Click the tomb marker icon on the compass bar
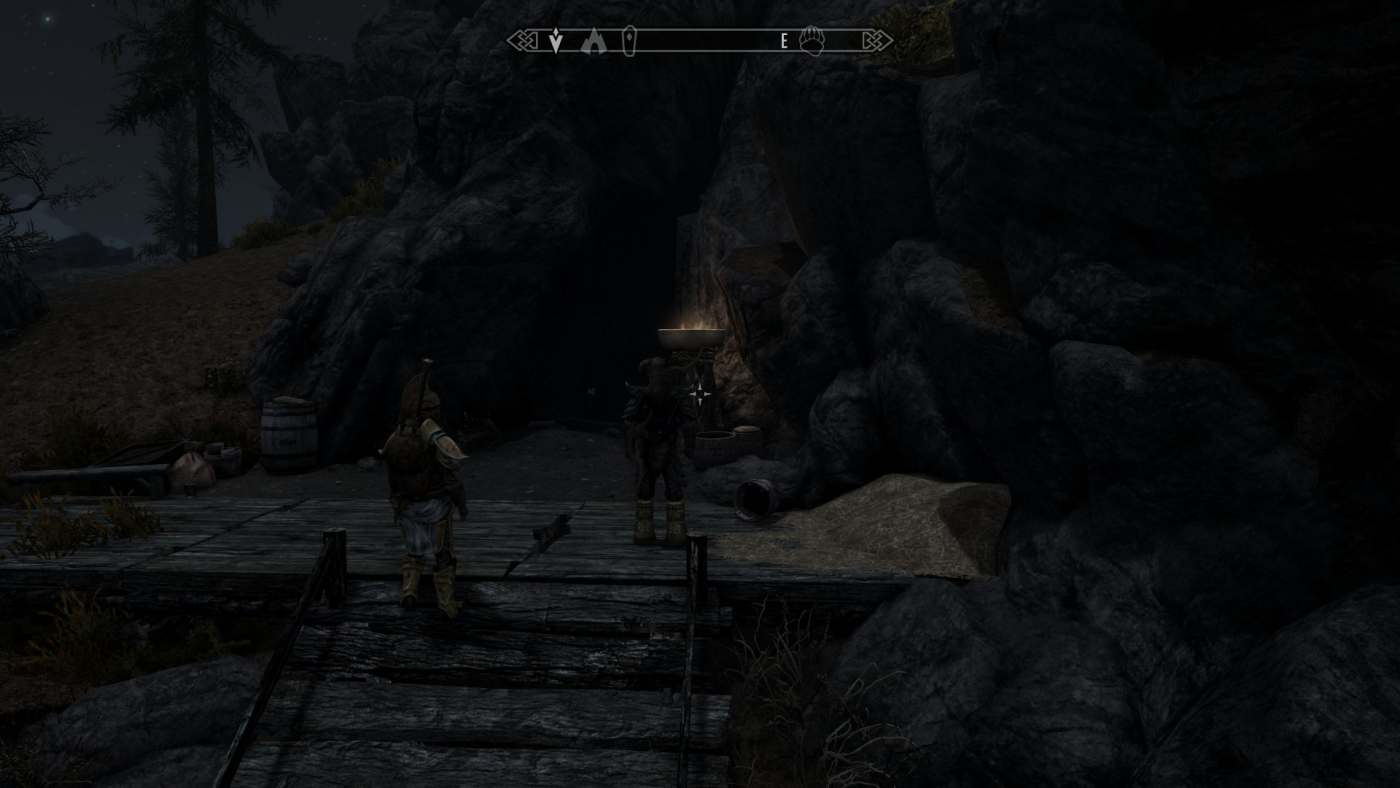 [629, 39]
